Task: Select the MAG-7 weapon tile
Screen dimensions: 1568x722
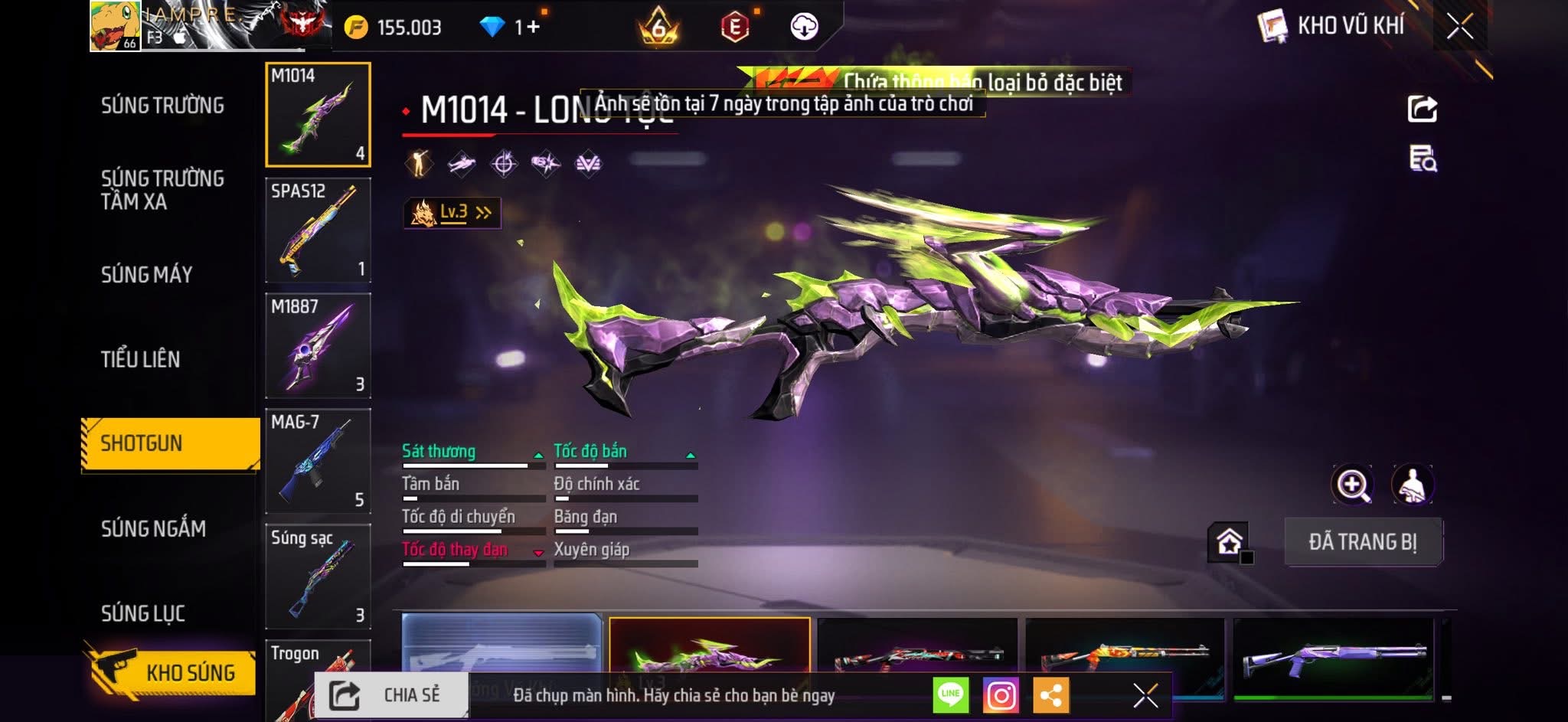Action: click(x=318, y=461)
